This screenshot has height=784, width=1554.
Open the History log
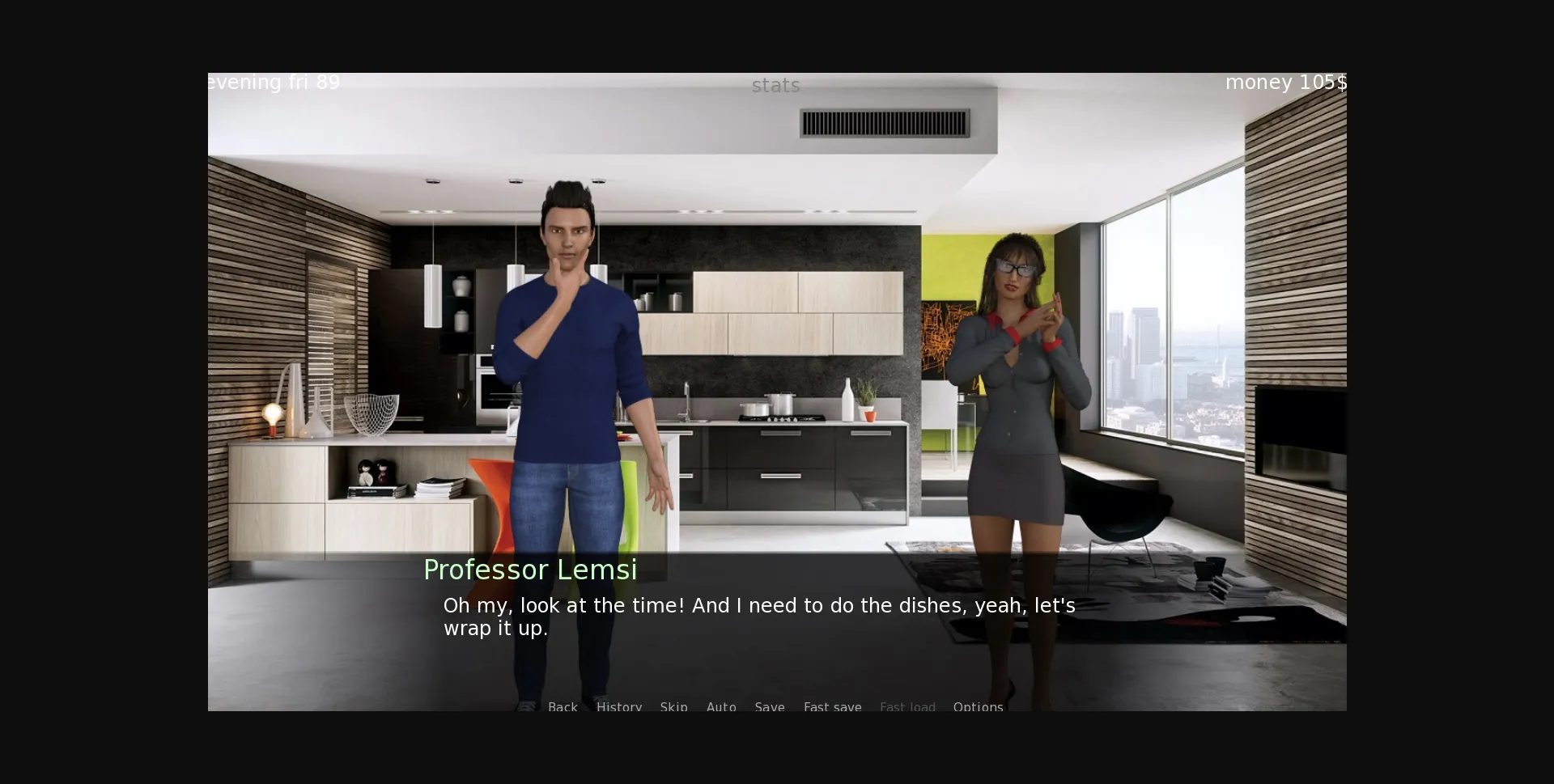[618, 707]
